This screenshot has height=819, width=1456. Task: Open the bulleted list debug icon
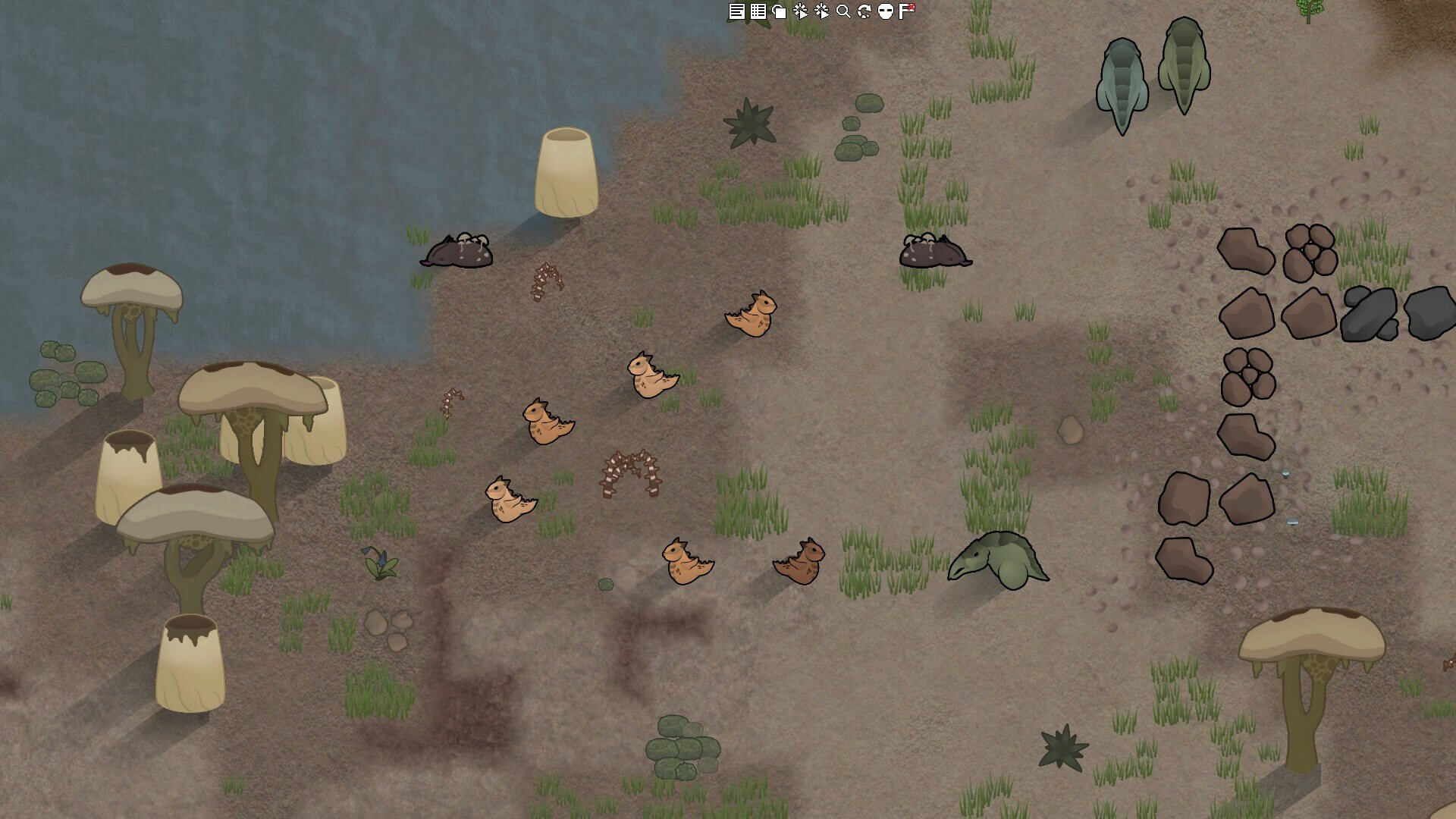click(758, 11)
